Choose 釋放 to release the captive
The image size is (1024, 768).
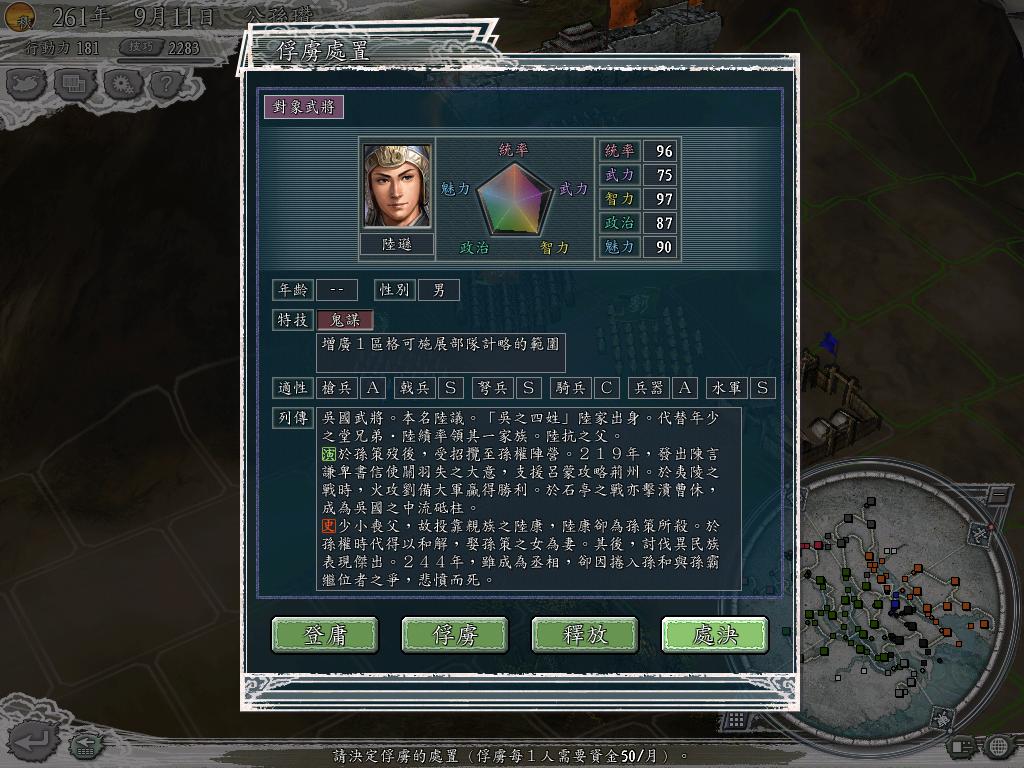(x=585, y=634)
